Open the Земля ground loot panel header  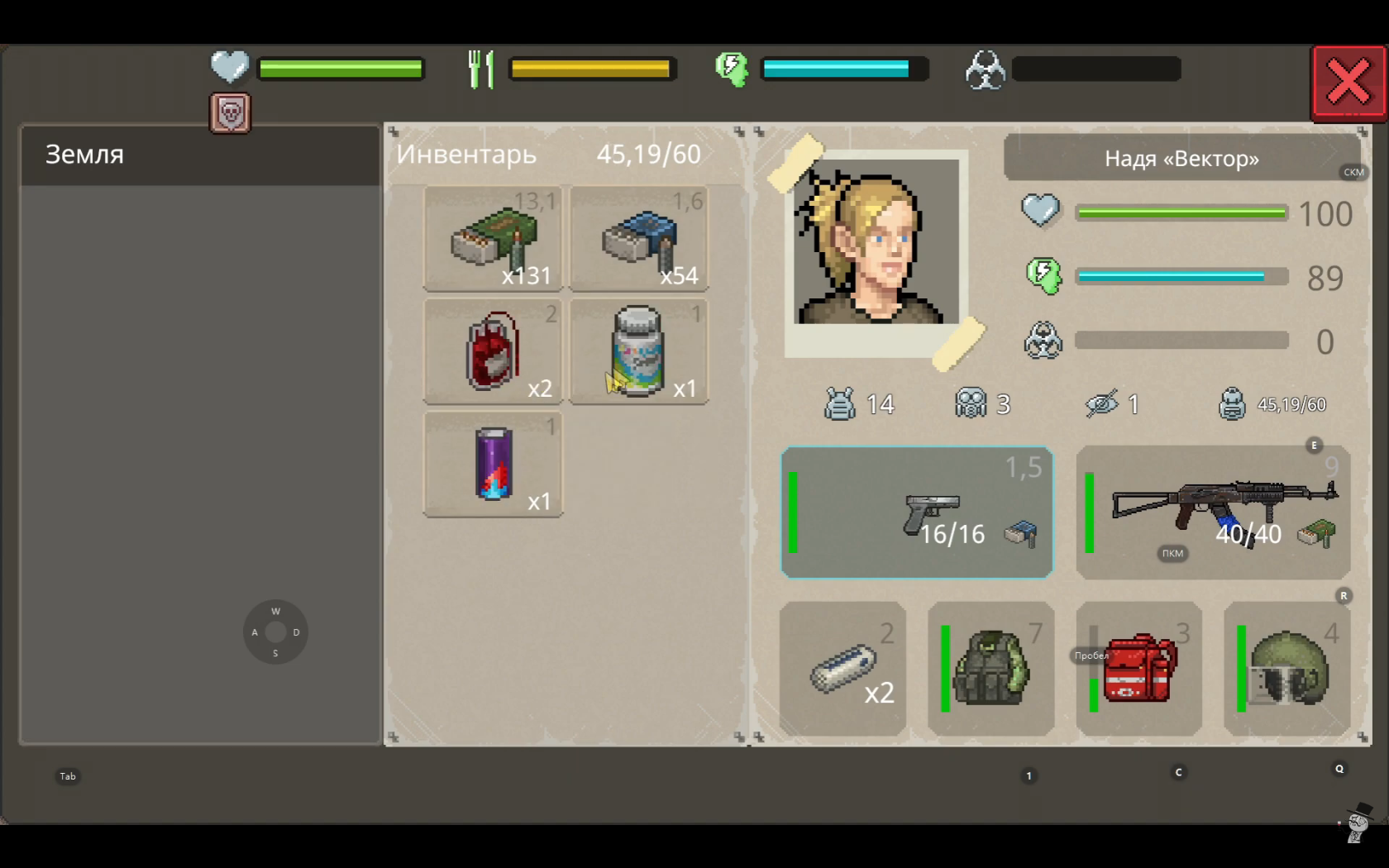[200, 155]
